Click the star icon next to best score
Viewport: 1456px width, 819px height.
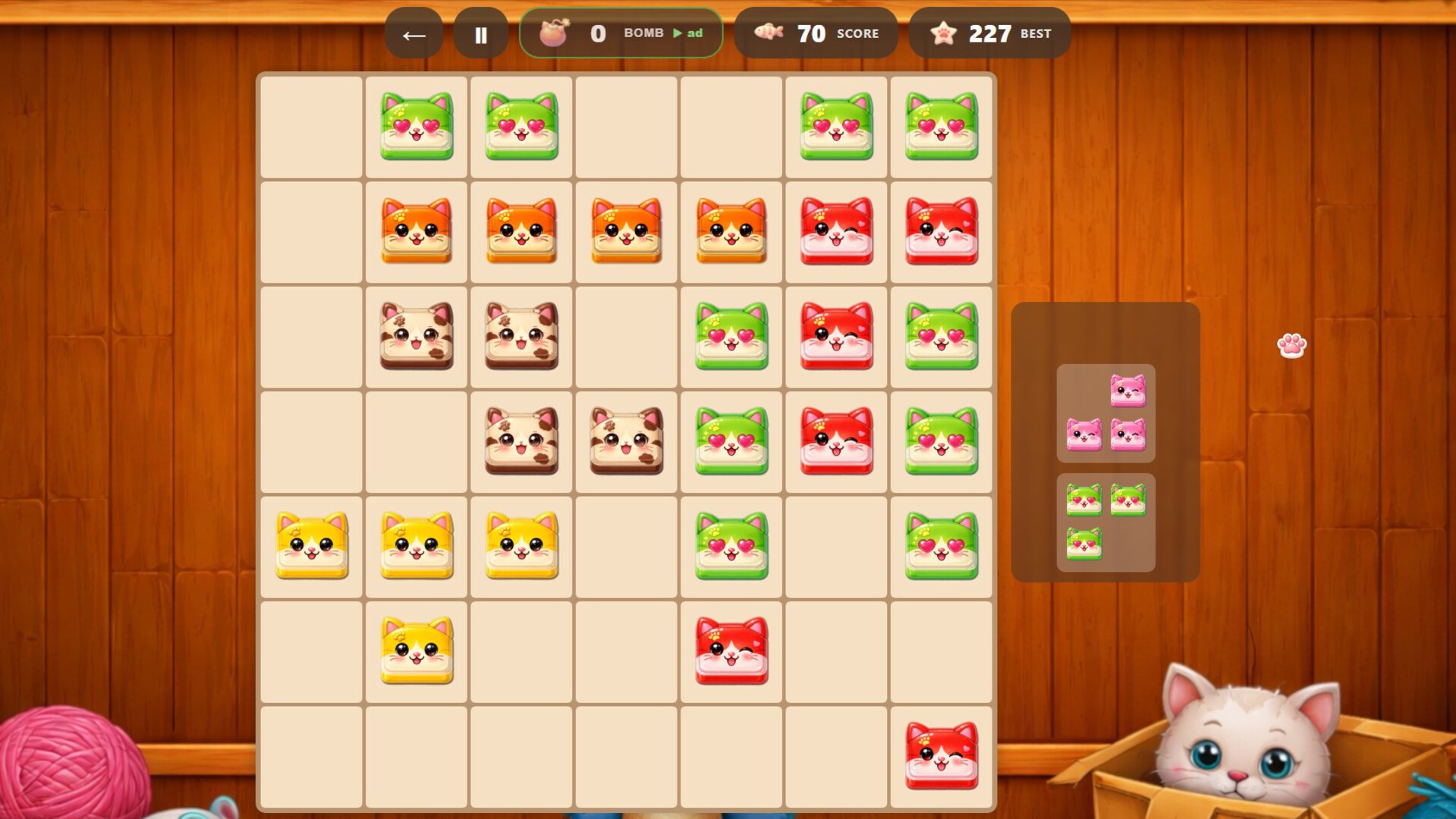(943, 32)
